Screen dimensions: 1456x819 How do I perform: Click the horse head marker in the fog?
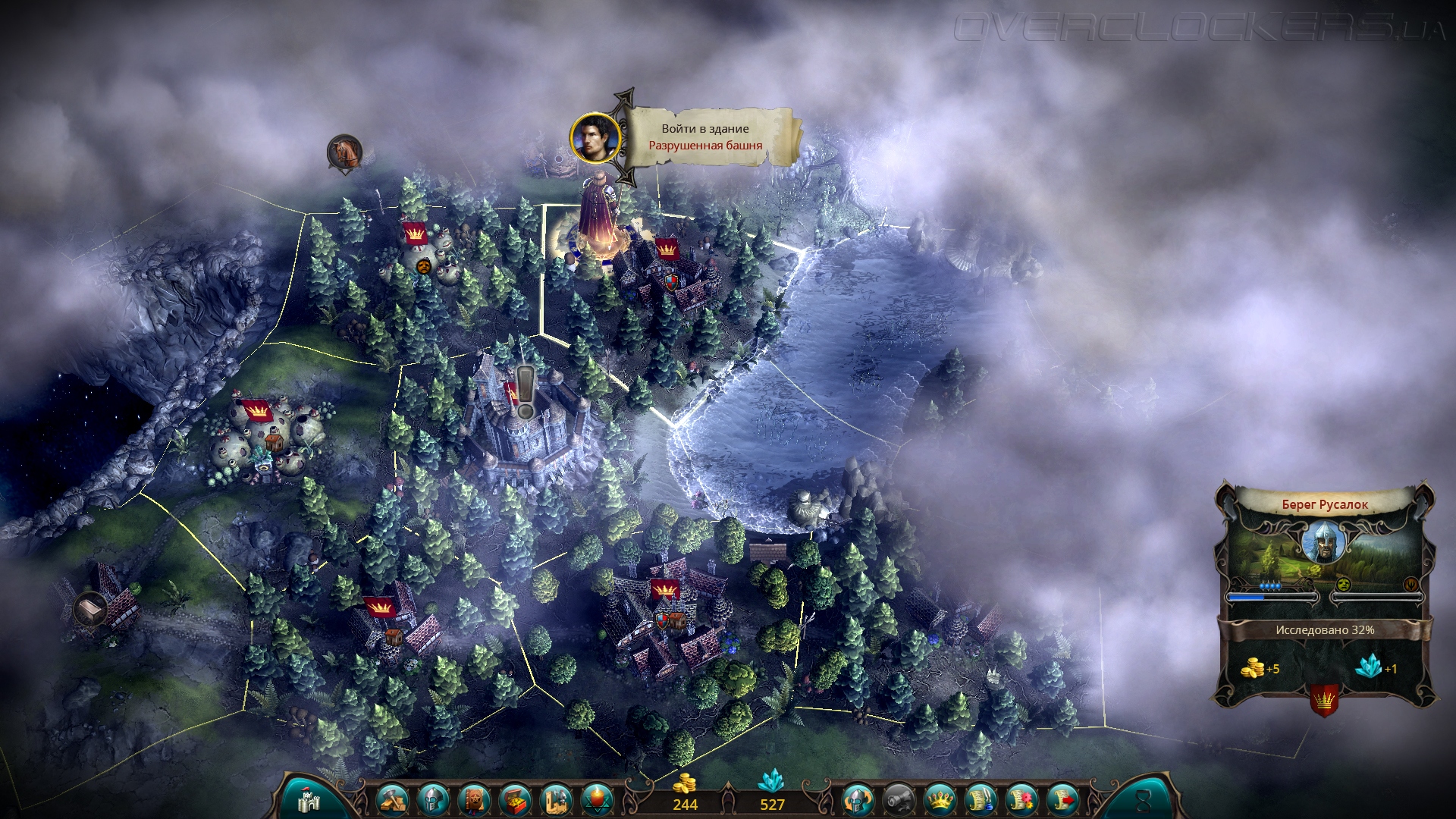344,152
